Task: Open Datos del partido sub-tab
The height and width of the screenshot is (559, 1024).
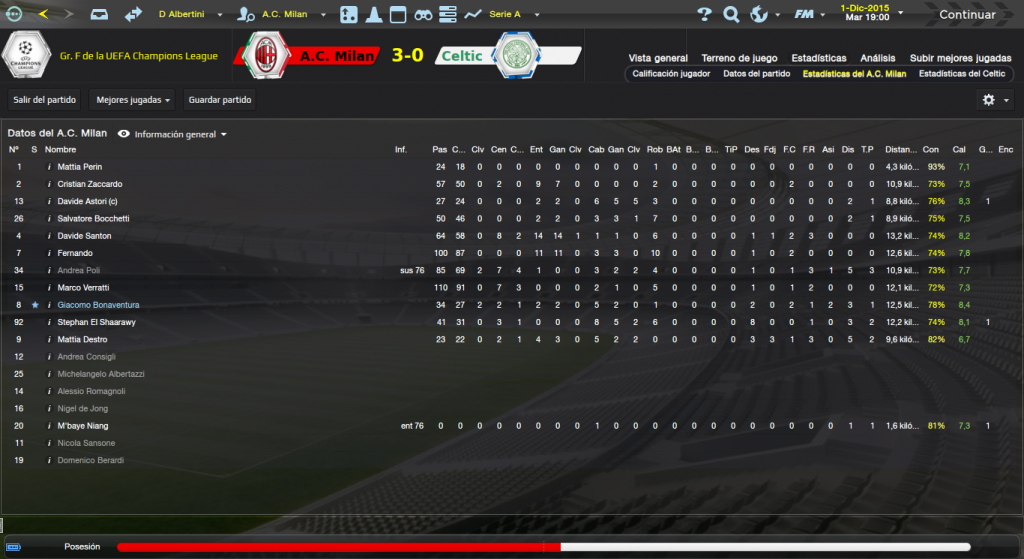Action: (x=756, y=74)
